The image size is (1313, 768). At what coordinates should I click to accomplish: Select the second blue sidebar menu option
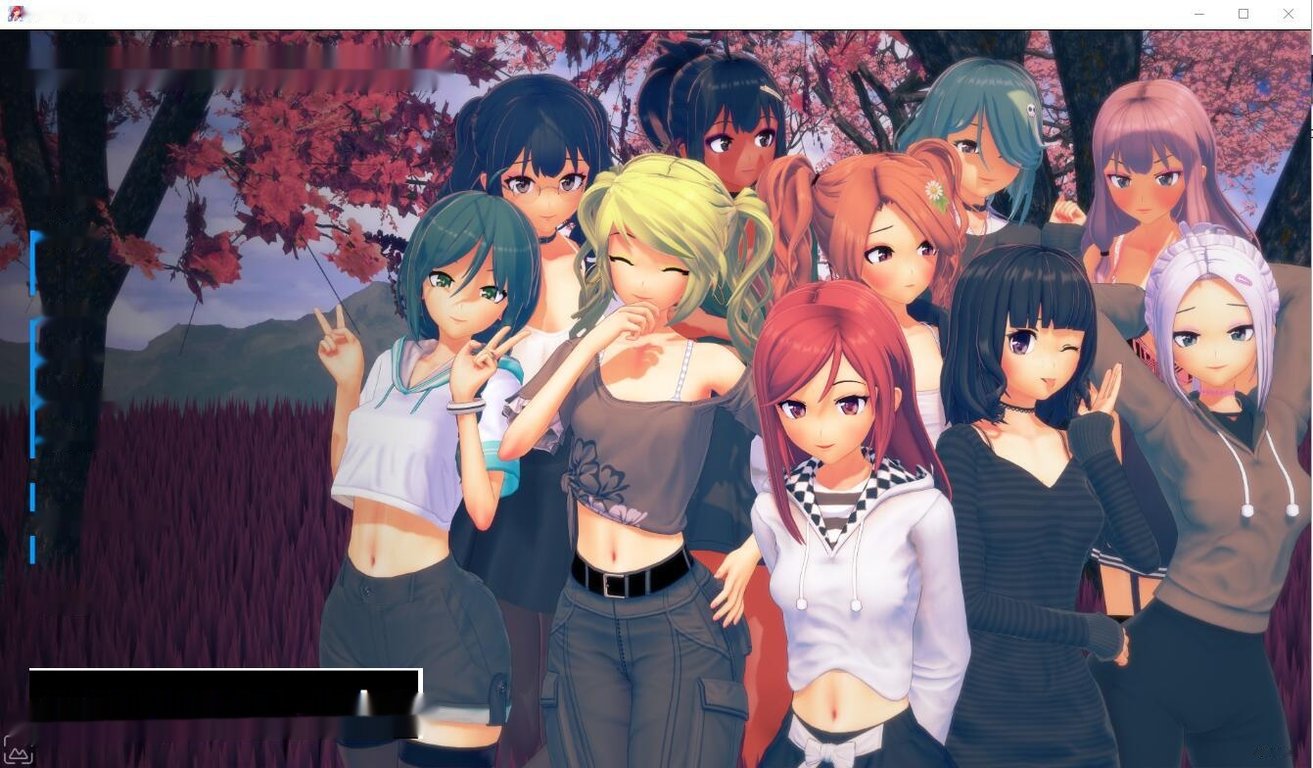coord(33,340)
